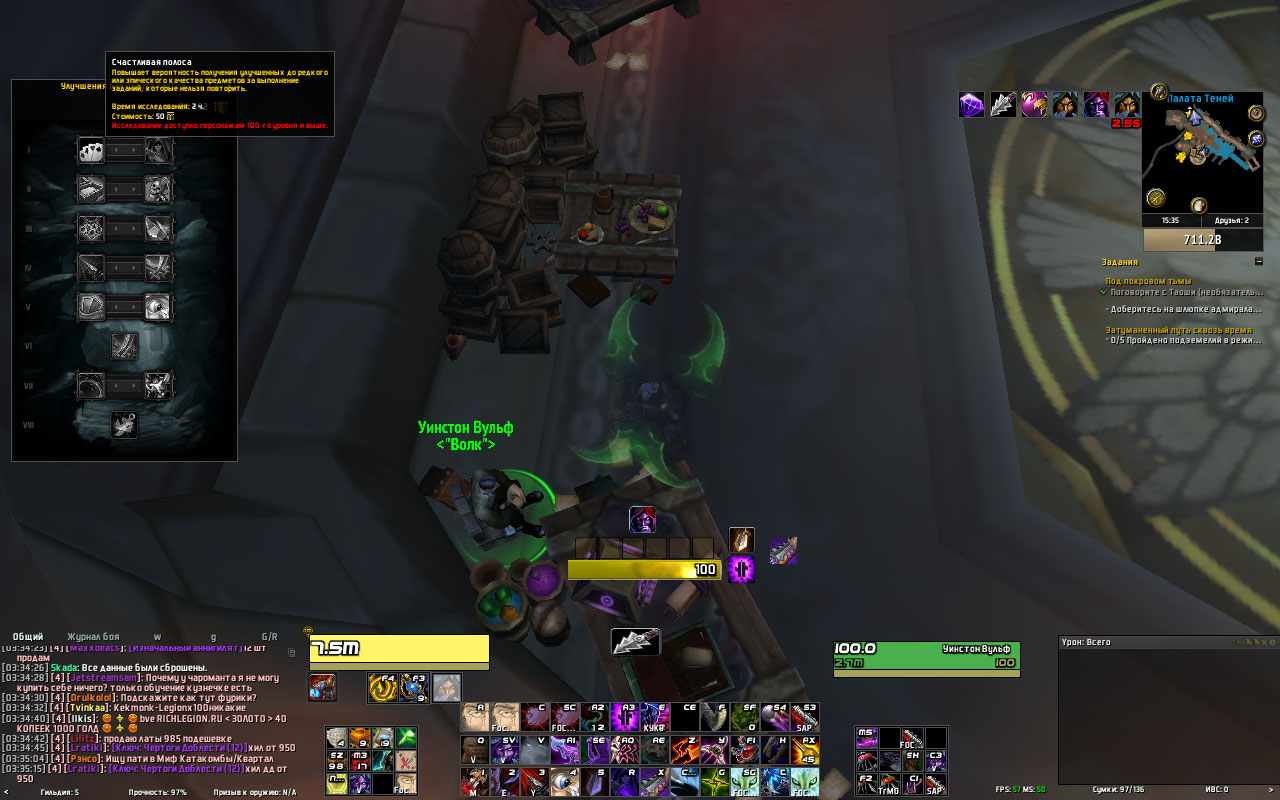Activate the ability slot labeled MS
The image size is (1280, 800).
coord(866,739)
